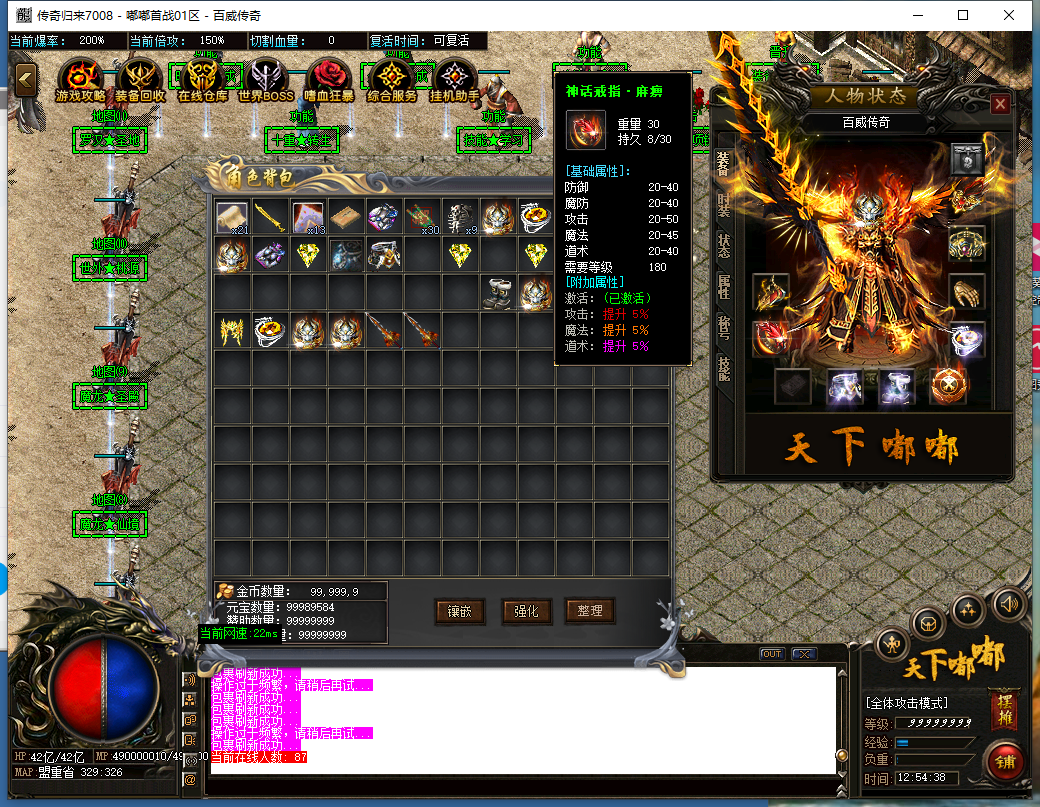Collapse the top icon bar with the arrow
The width and height of the screenshot is (1040, 807).
[x=25, y=79]
